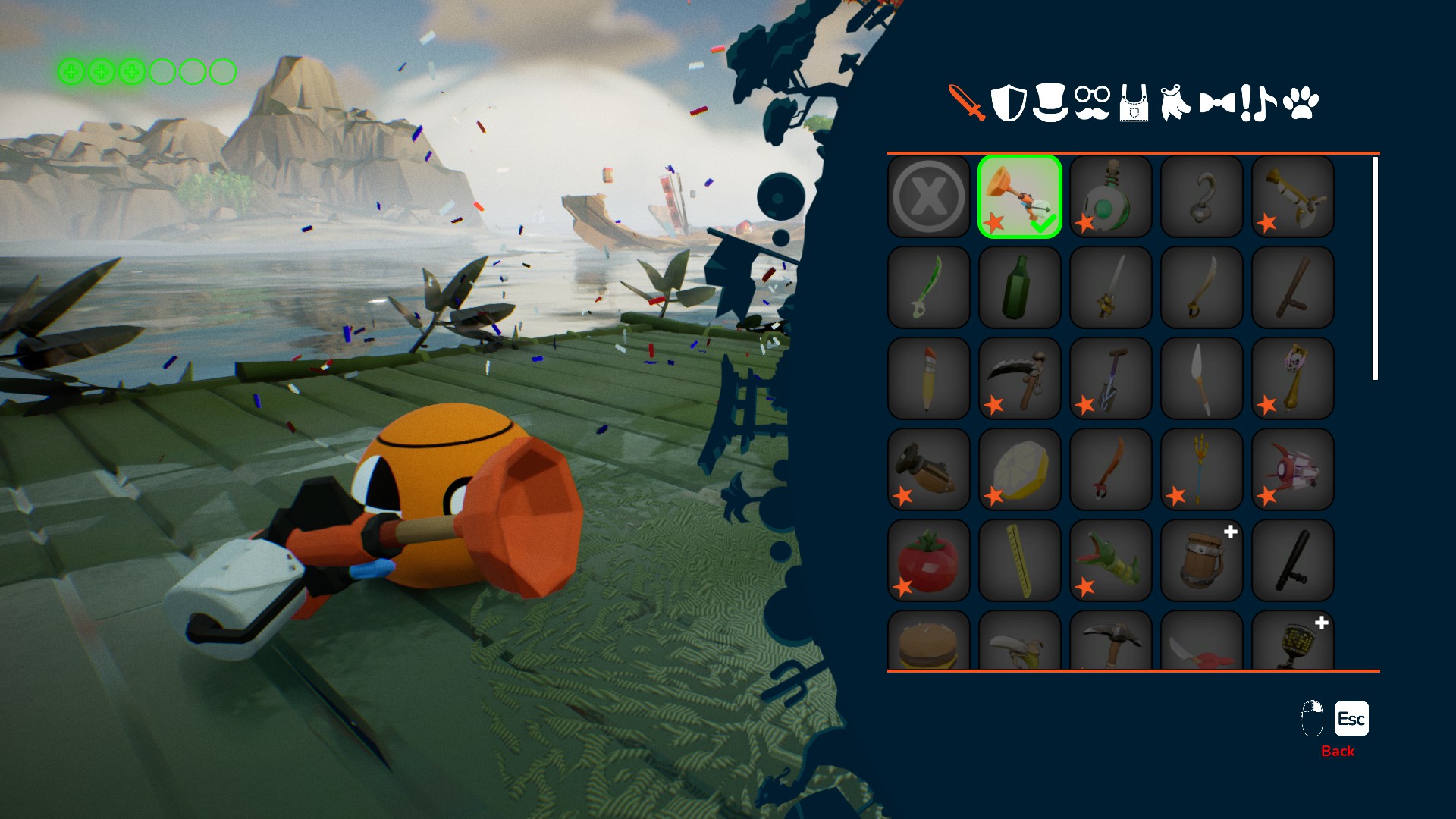Viewport: 1456px width, 819px height.
Task: Open the overalls clothing tab
Action: click(x=1134, y=104)
